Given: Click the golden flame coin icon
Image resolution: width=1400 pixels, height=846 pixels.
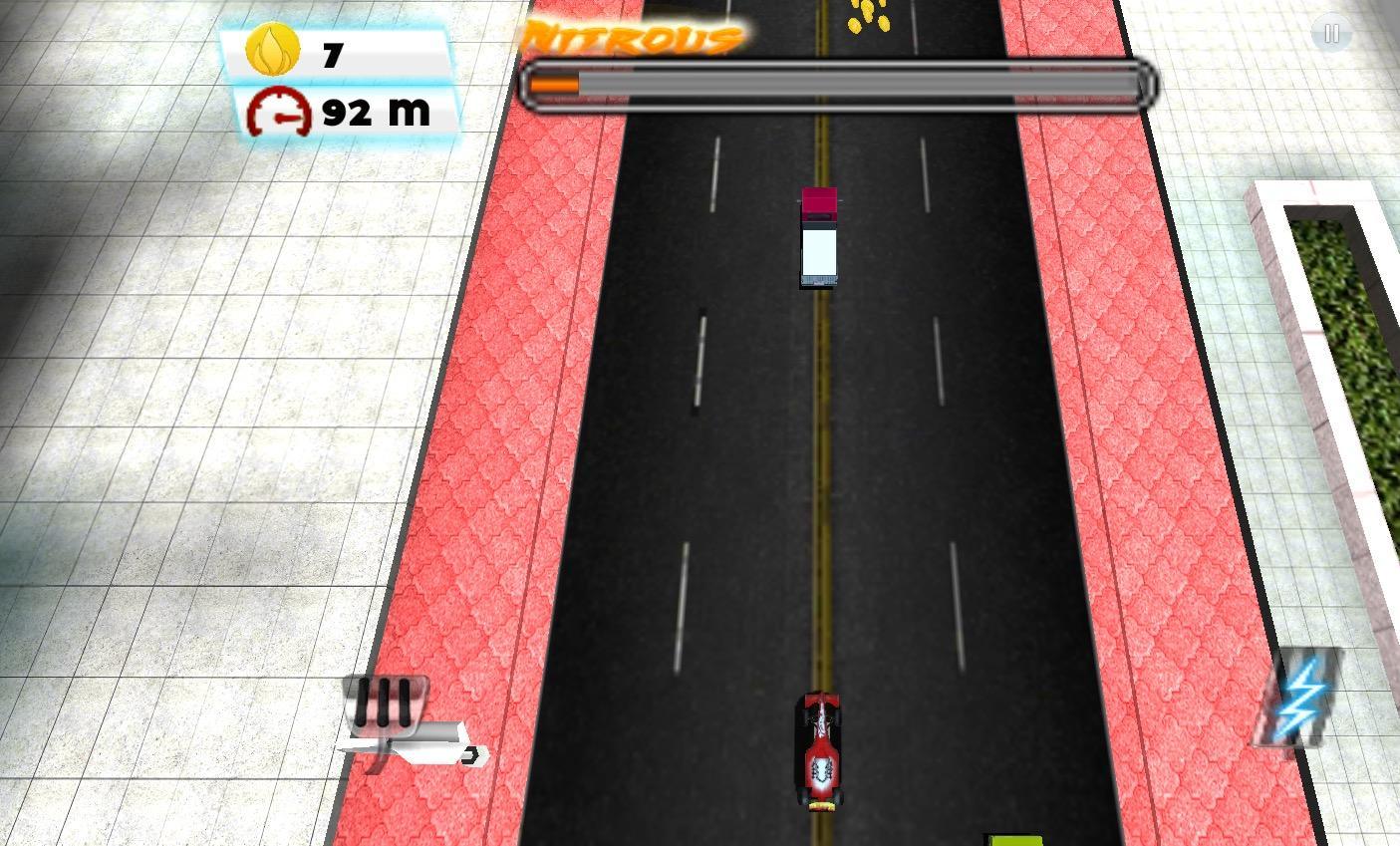Looking at the screenshot, I should pyautogui.click(x=272, y=48).
